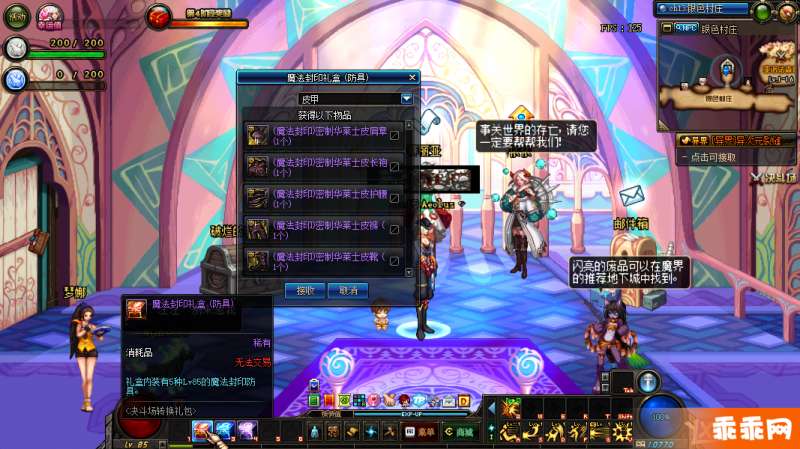800x449 pixels.
Task: Select the 华莱士皮肩章 shoulder item row
Action: pyautogui.click(x=318, y=135)
